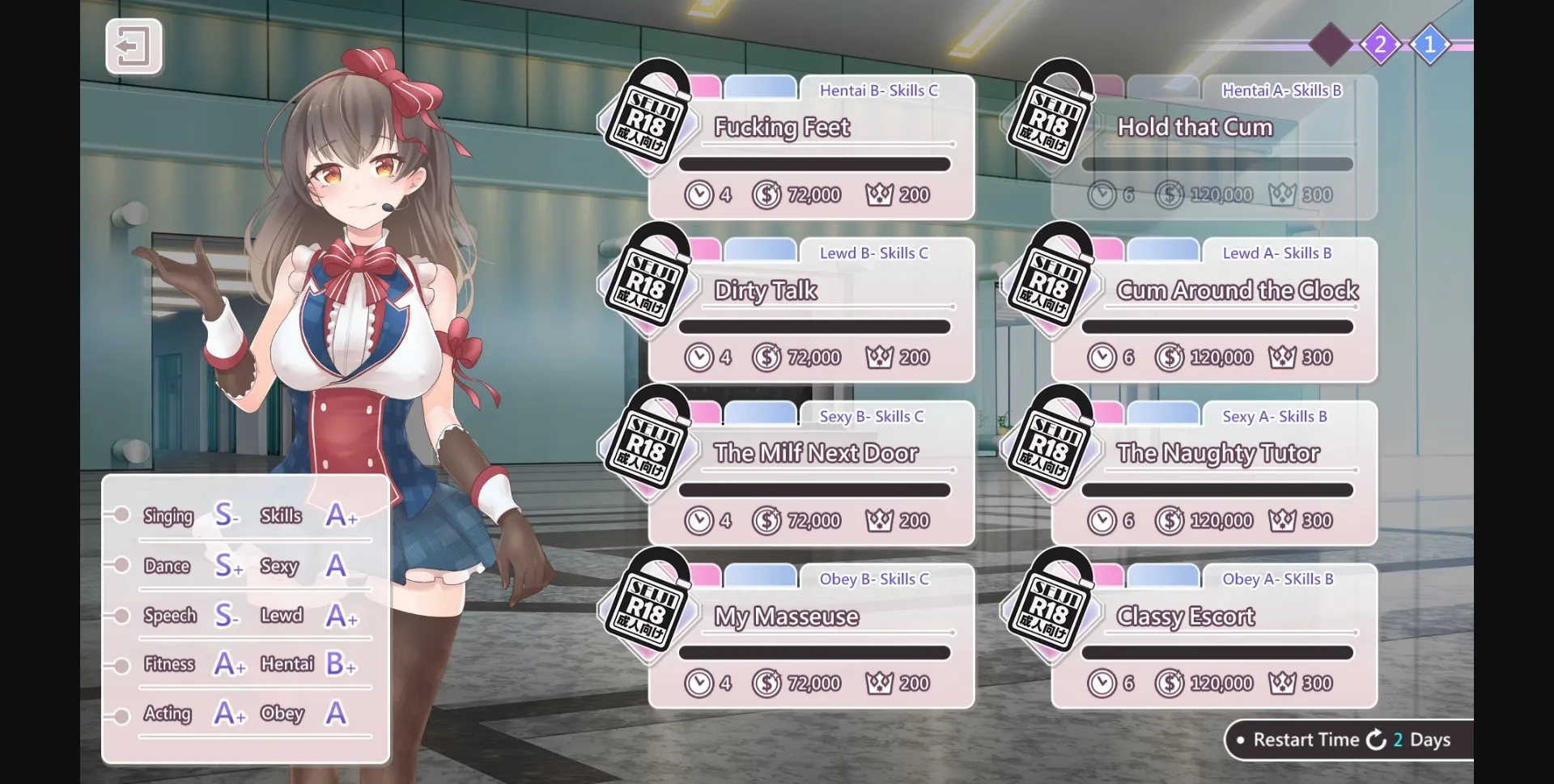Switch to page 1
Image resolution: width=1554 pixels, height=784 pixels.
click(1430, 44)
